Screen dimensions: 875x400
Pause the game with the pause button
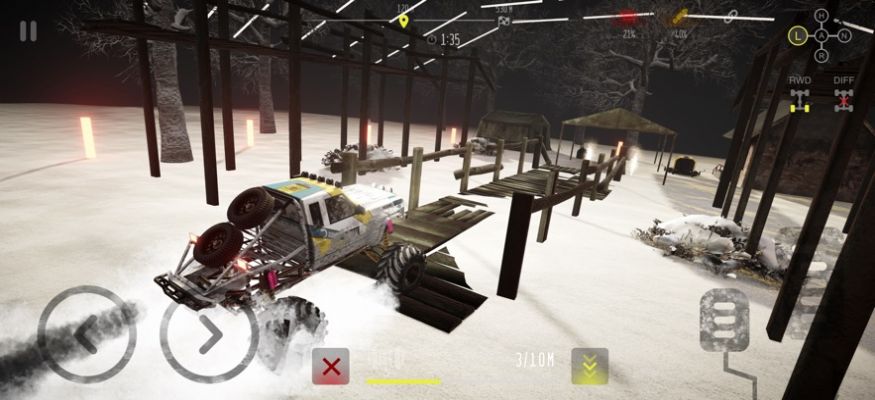(x=28, y=31)
